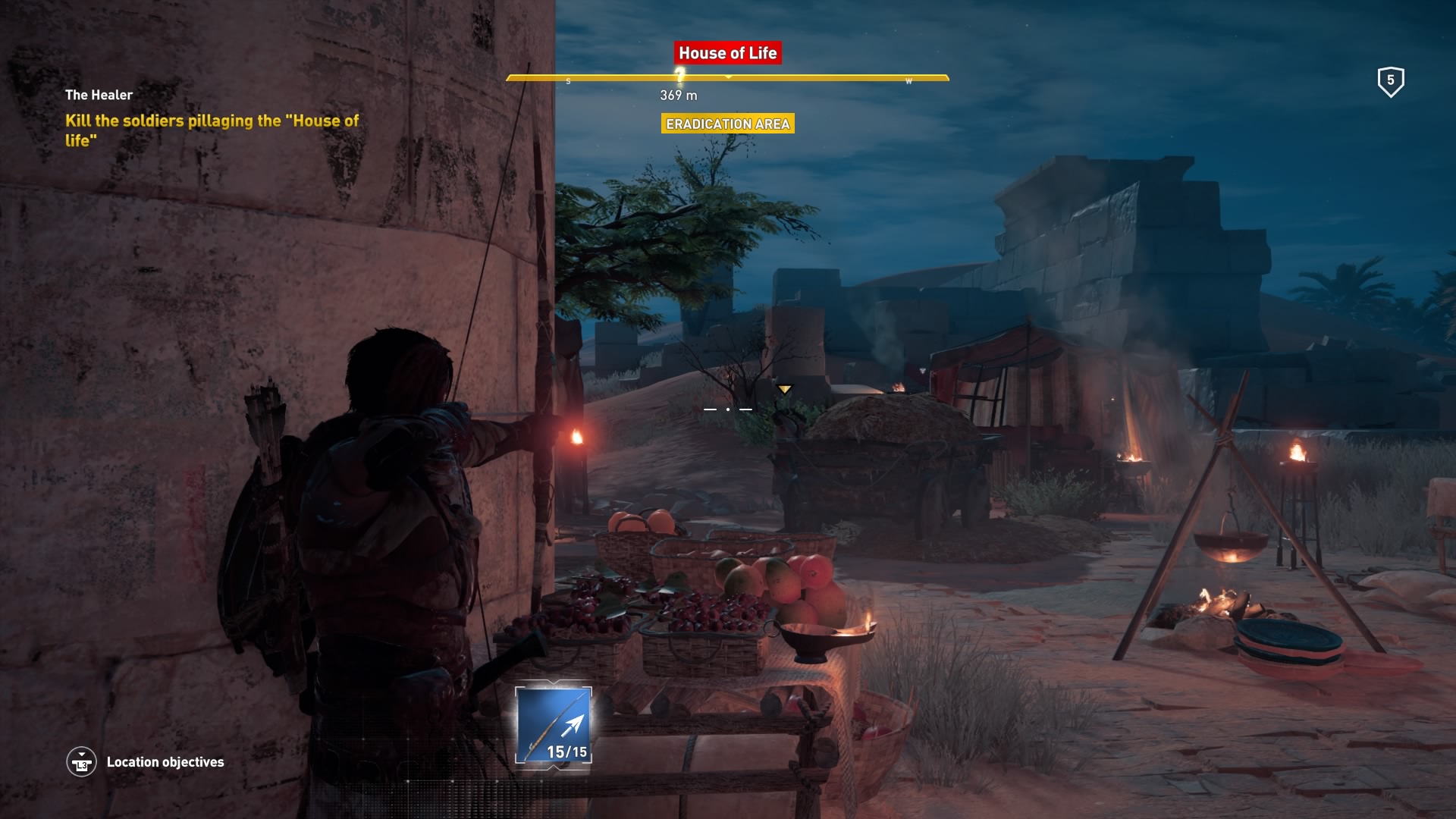Click the yellow quest objective text

point(212,130)
